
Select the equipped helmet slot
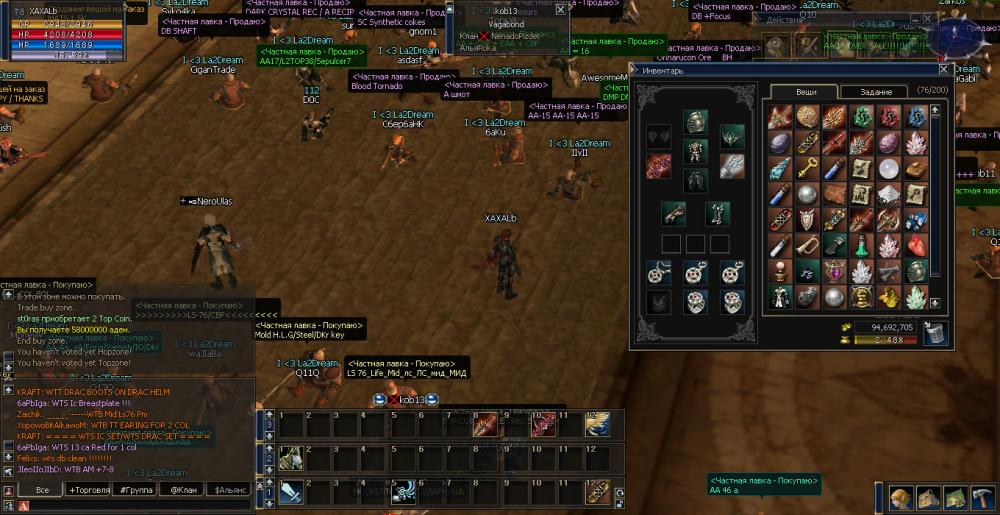pos(695,122)
